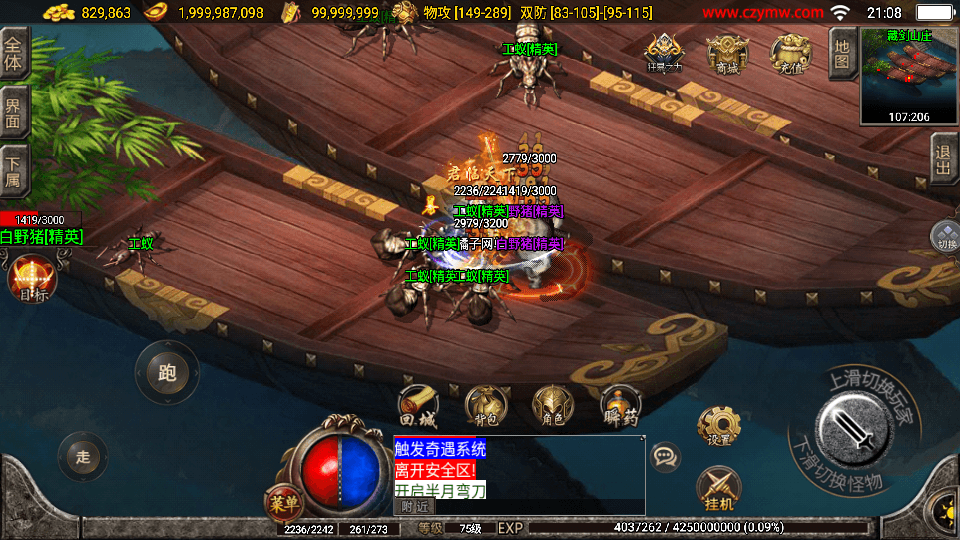Screen dimensions: 960x540
Task: Use the 瞬药 instant potion
Action: [x=621, y=405]
